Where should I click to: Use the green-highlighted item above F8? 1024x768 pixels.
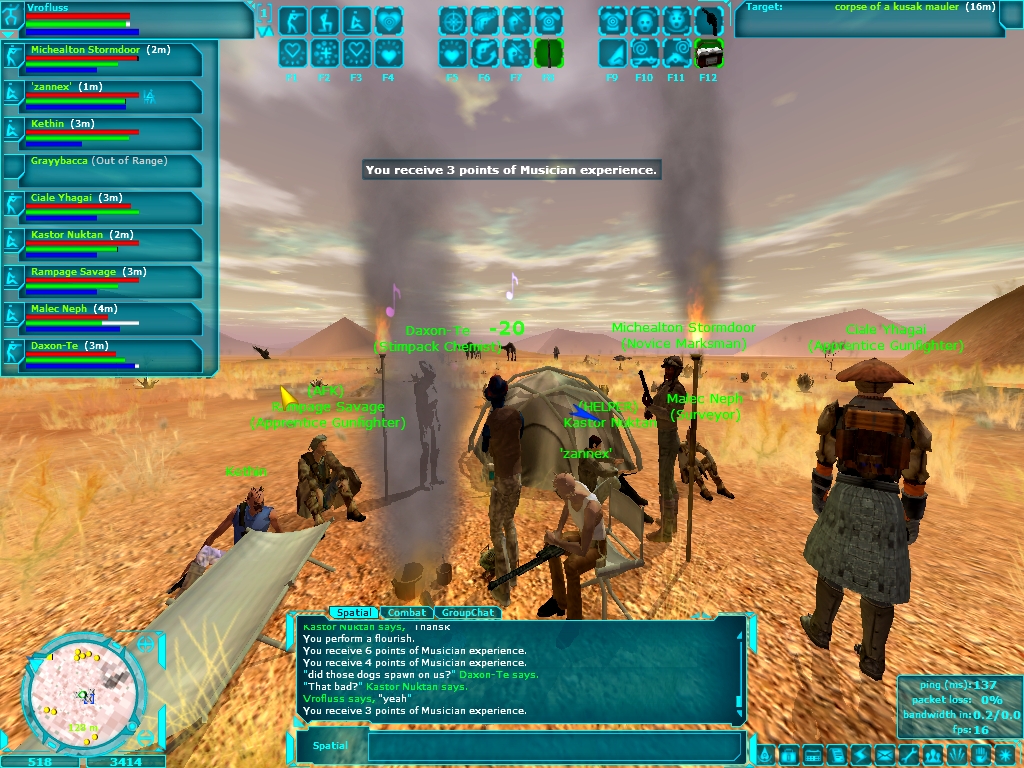click(548, 53)
